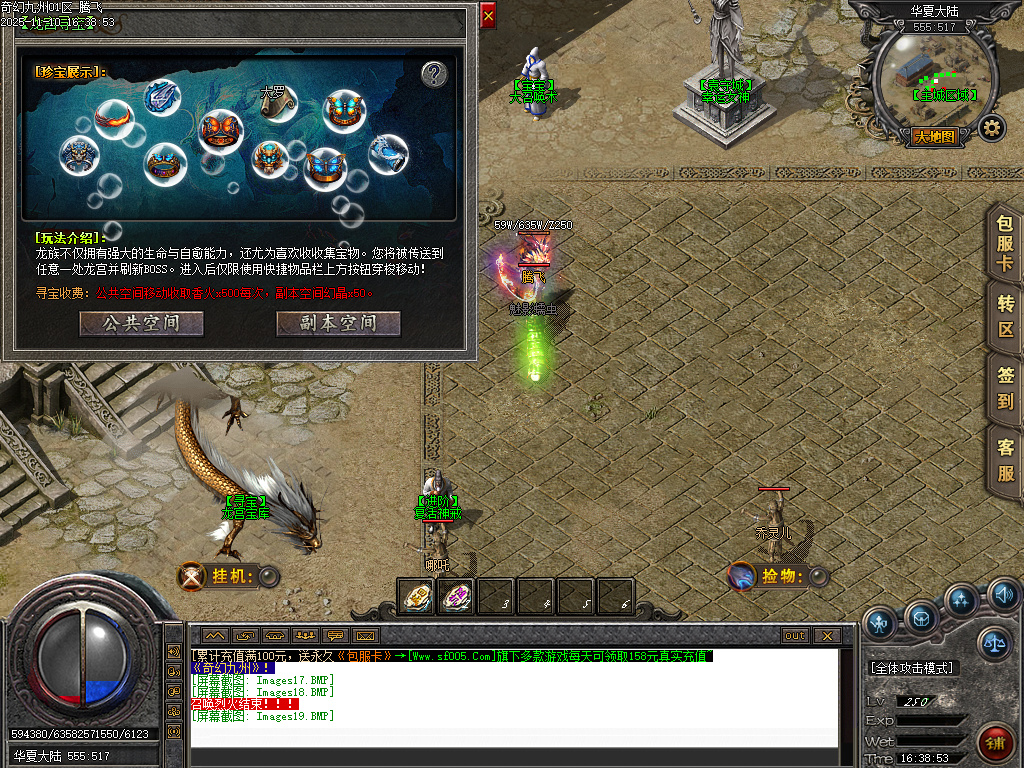Open the 包服卡 side tab
The height and width of the screenshot is (768, 1024).
pos(1005,244)
